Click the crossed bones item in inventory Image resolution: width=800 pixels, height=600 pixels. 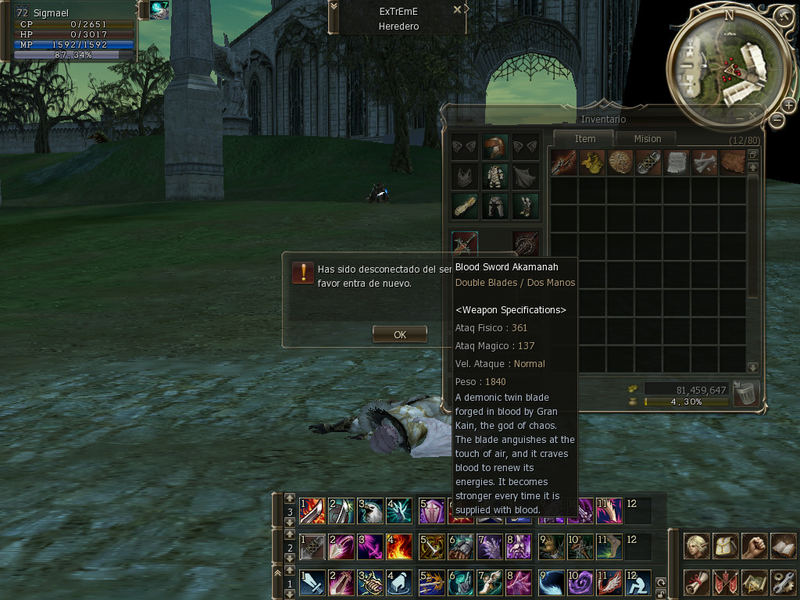pos(705,162)
